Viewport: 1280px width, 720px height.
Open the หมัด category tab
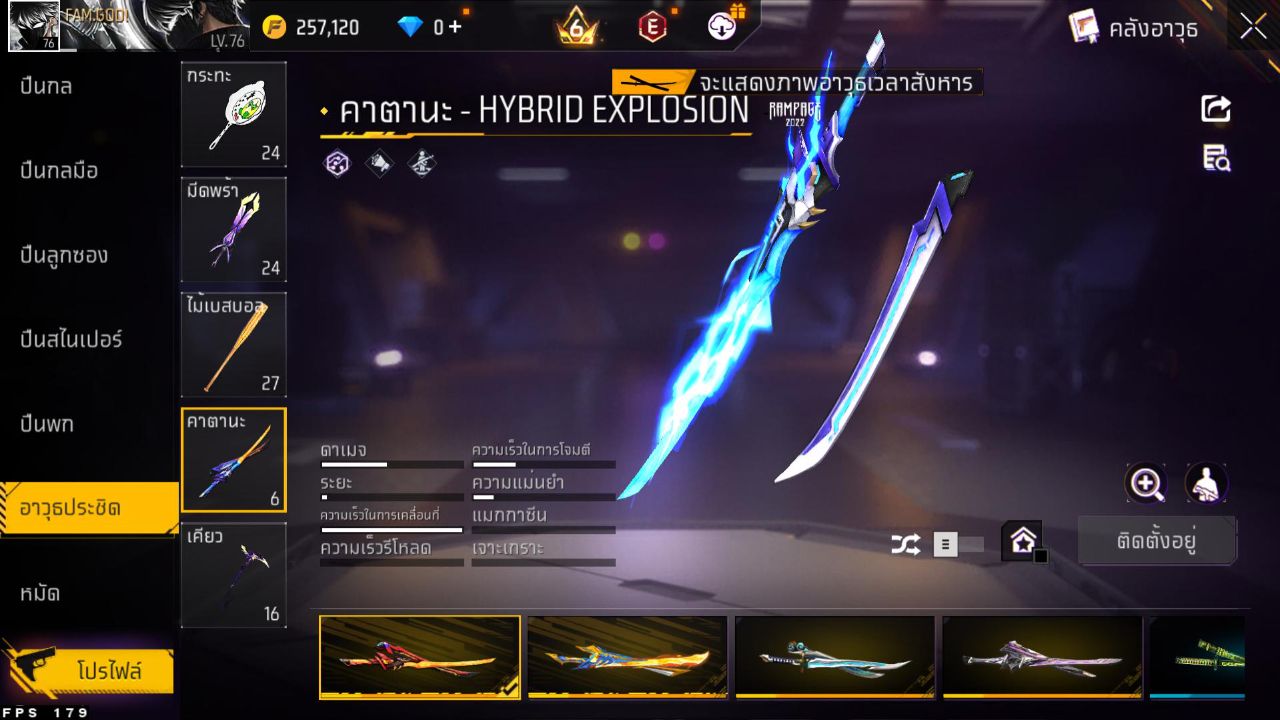40,593
